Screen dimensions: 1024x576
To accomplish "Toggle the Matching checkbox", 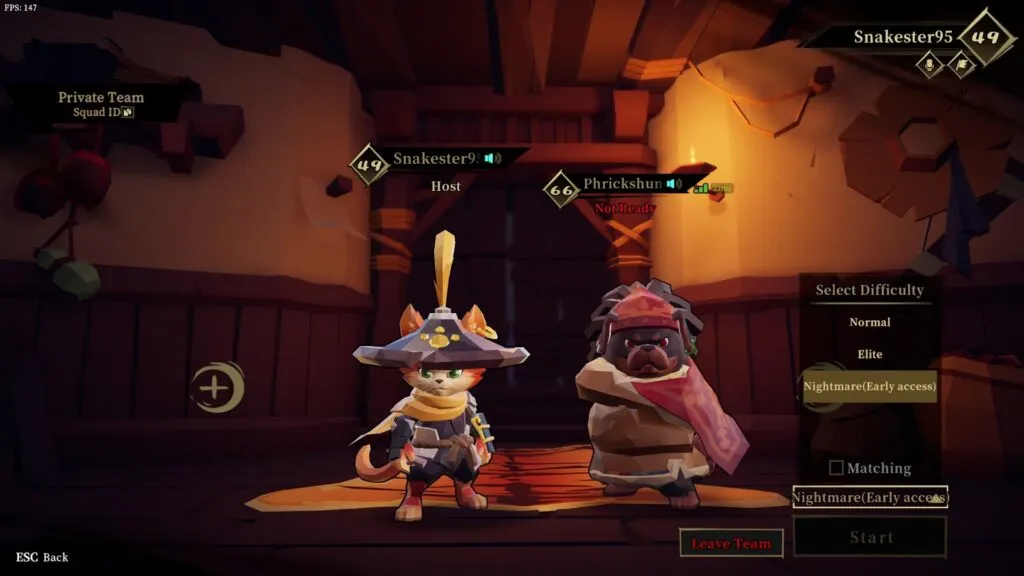I will (x=836, y=468).
